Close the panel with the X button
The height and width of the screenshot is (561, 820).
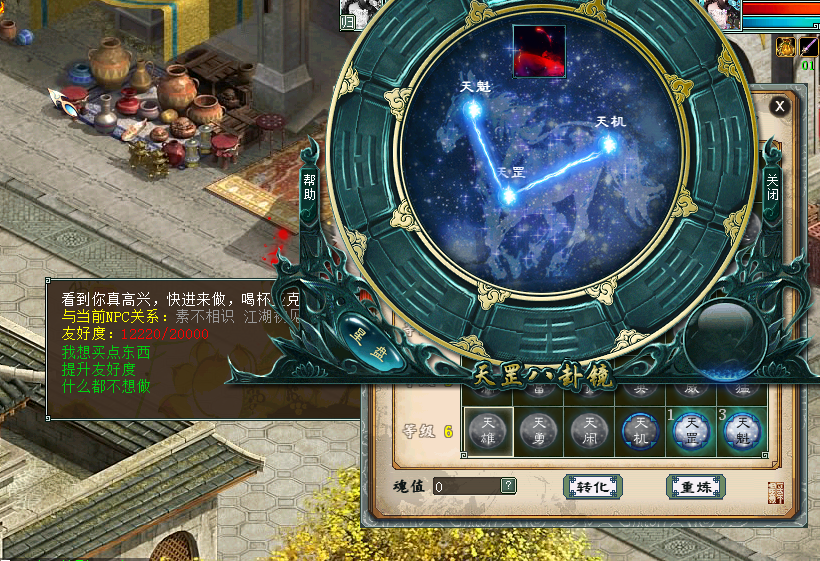point(780,106)
